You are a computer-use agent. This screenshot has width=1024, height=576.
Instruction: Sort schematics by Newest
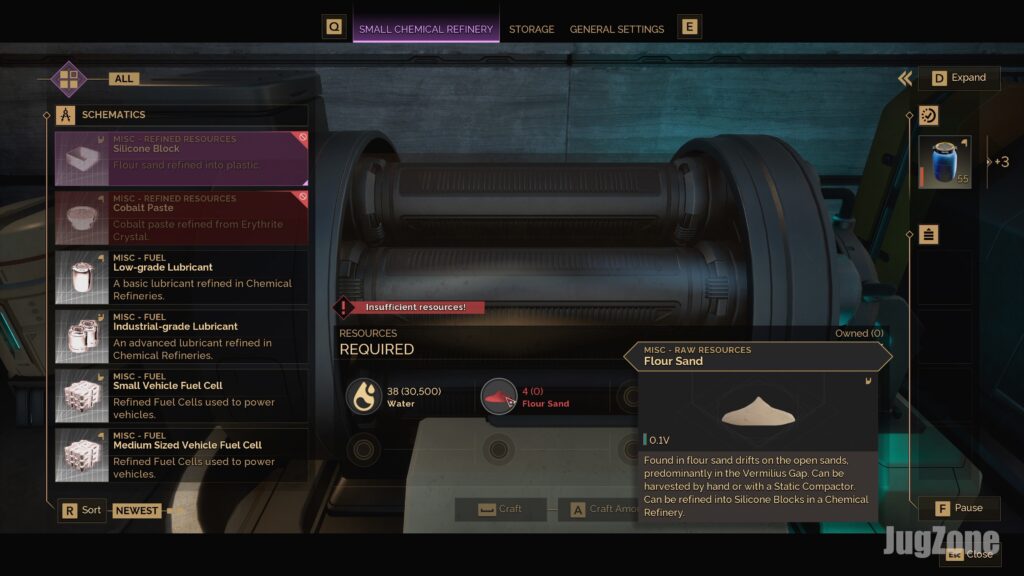click(x=136, y=510)
